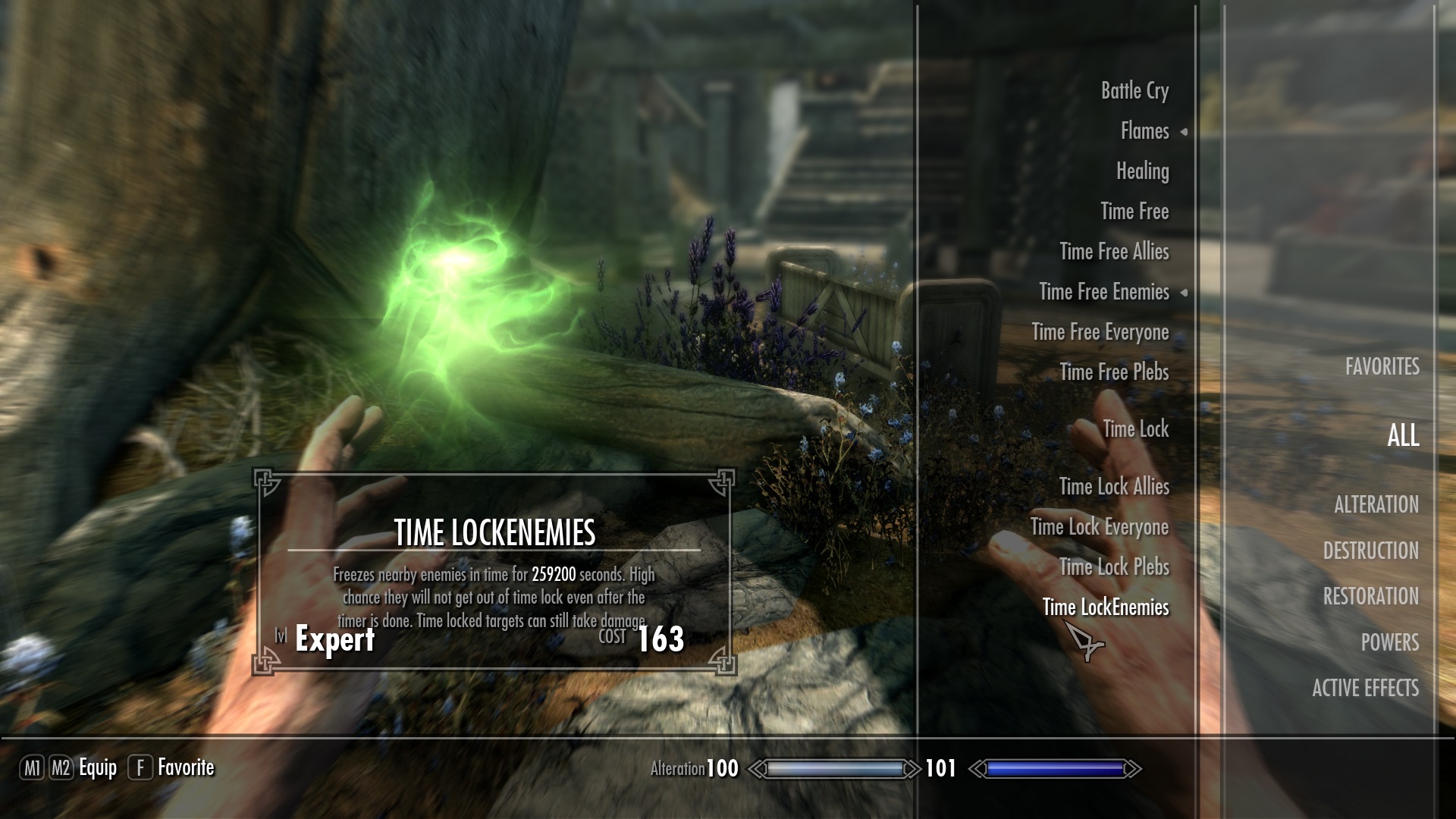Select the Battle Cry power
The height and width of the screenshot is (819, 1456).
(x=1134, y=91)
